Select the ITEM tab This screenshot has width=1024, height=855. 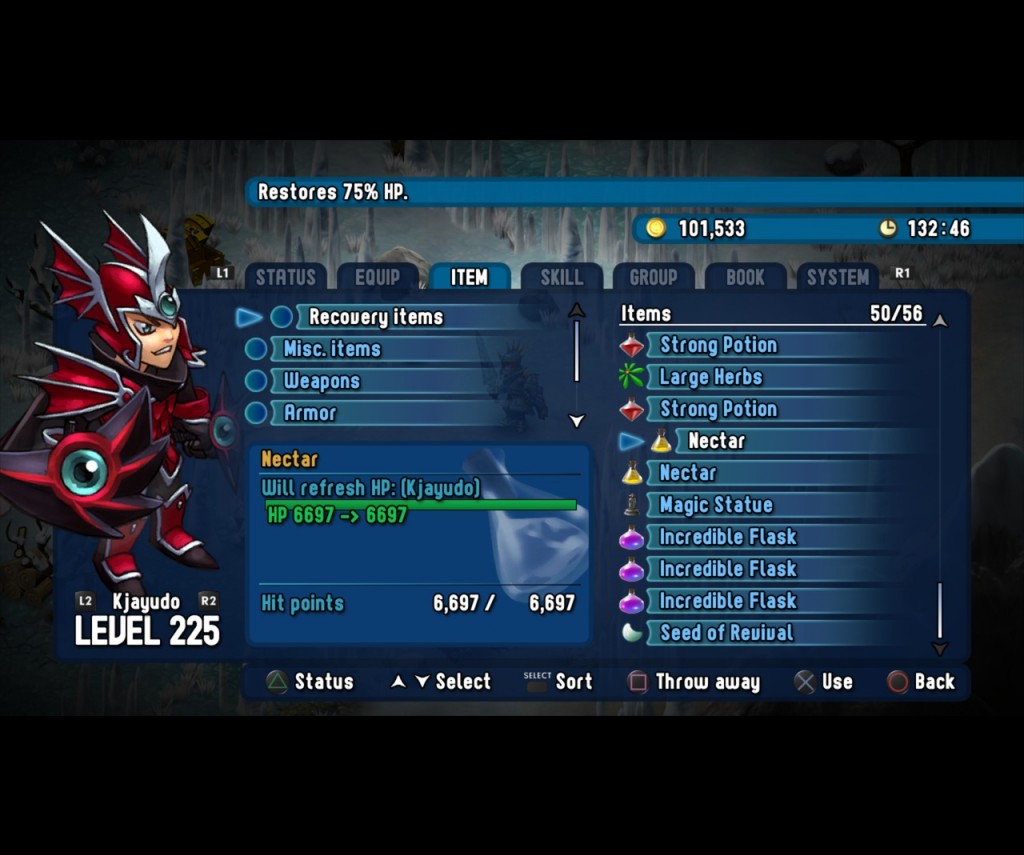tap(469, 278)
